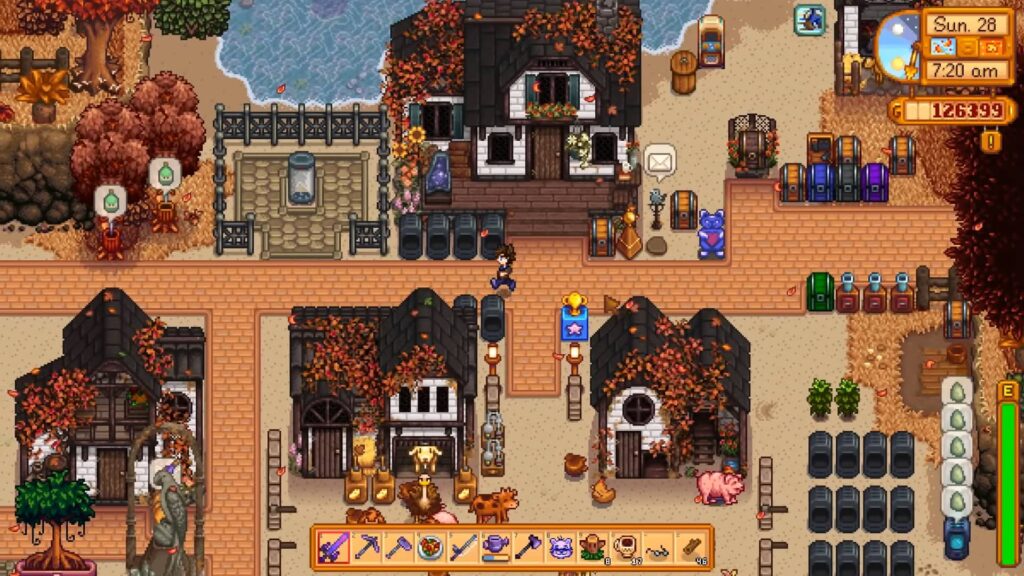Screen dimensions: 1024x576
Task: Select the purple cat-face item slot
Action: (561, 547)
